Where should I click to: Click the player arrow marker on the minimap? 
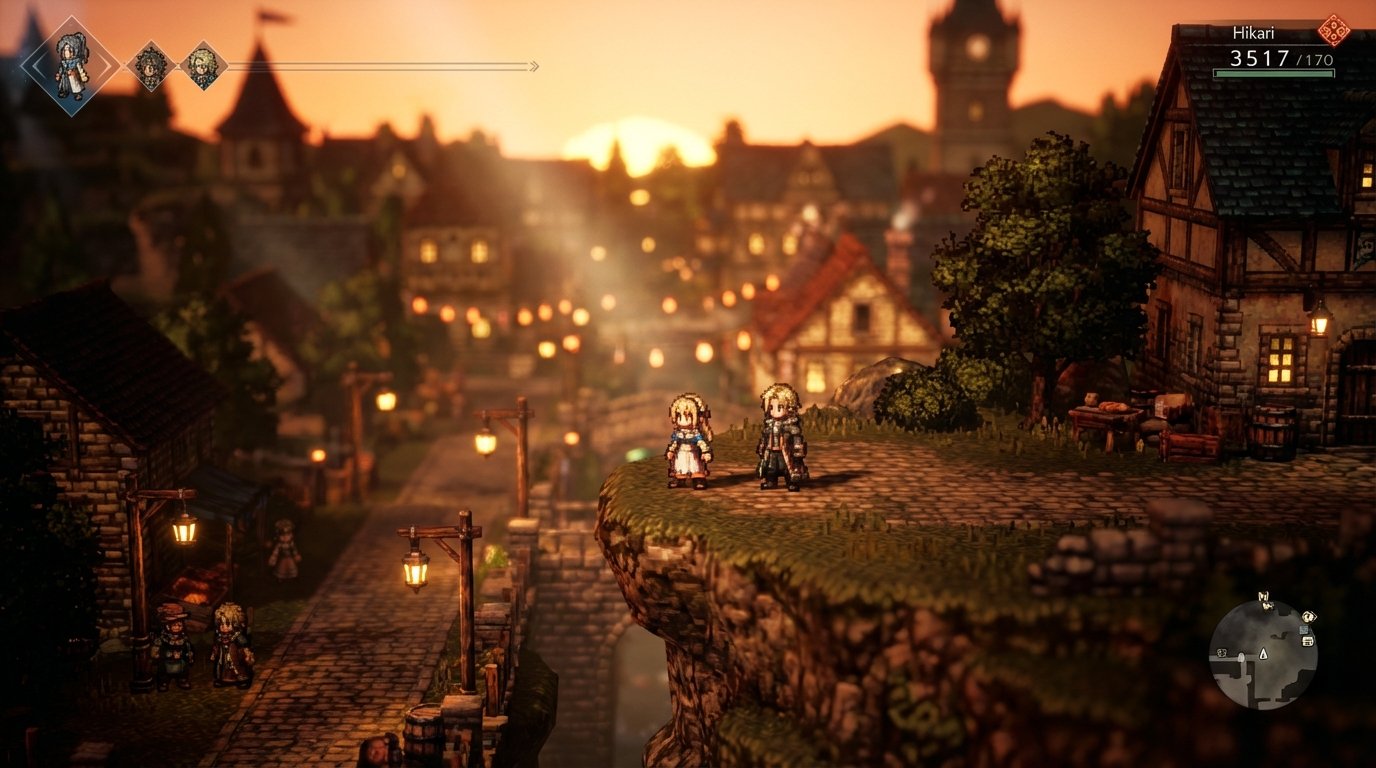1263,655
